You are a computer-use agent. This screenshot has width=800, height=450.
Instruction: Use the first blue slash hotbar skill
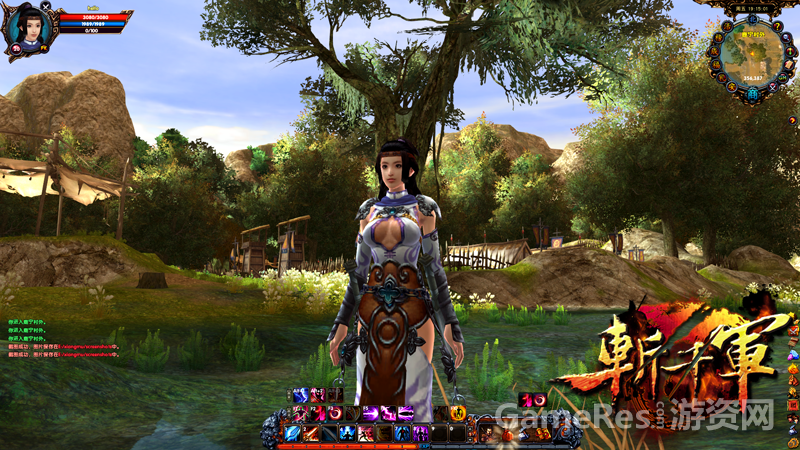[292, 433]
